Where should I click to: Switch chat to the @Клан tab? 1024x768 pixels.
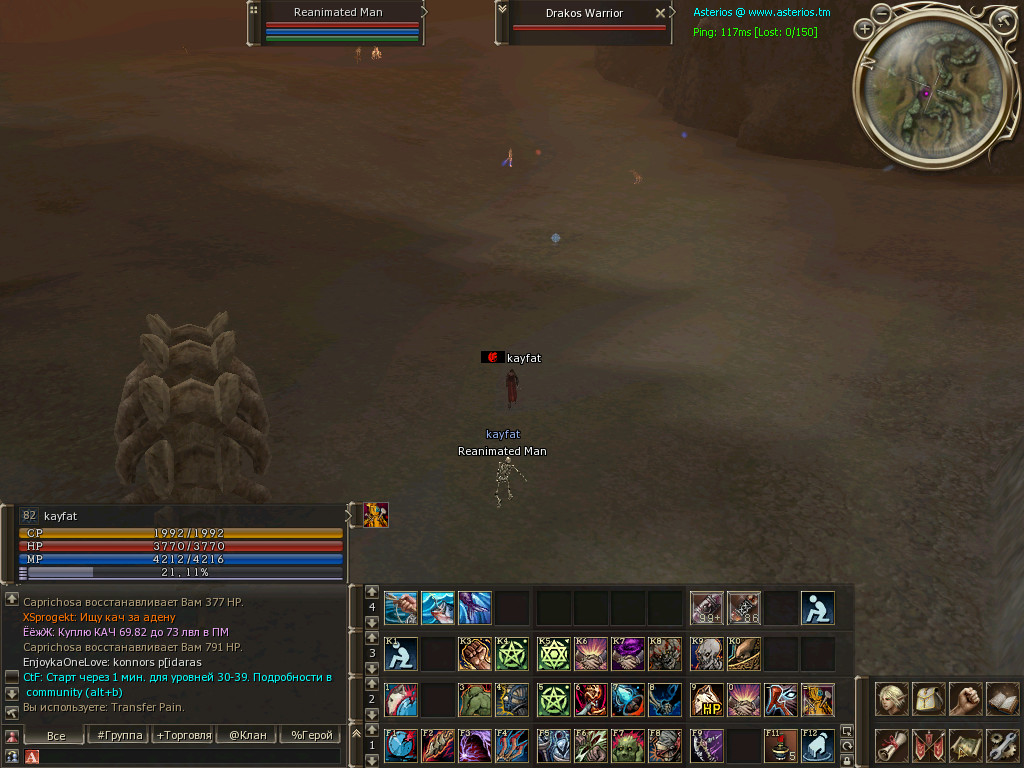(x=248, y=735)
